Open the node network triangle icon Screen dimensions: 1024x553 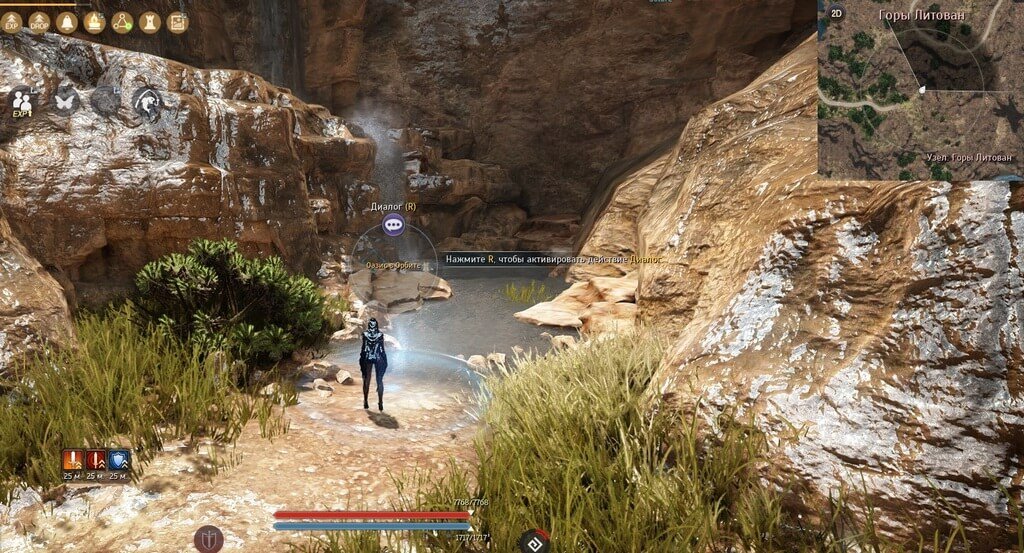(122, 22)
